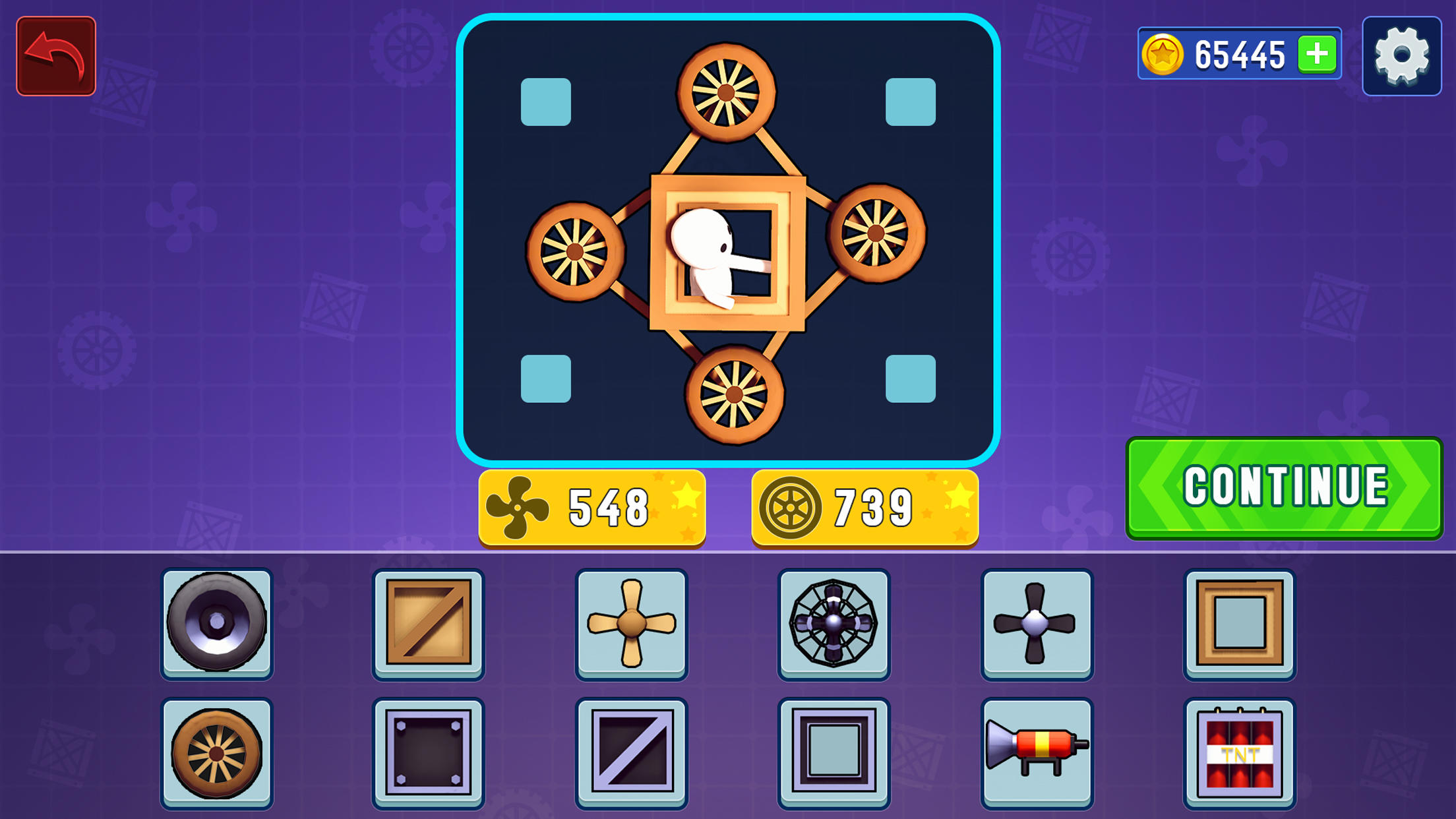Pick the wooden spoked wheel part
This screenshot has width=1456, height=819.
click(218, 751)
